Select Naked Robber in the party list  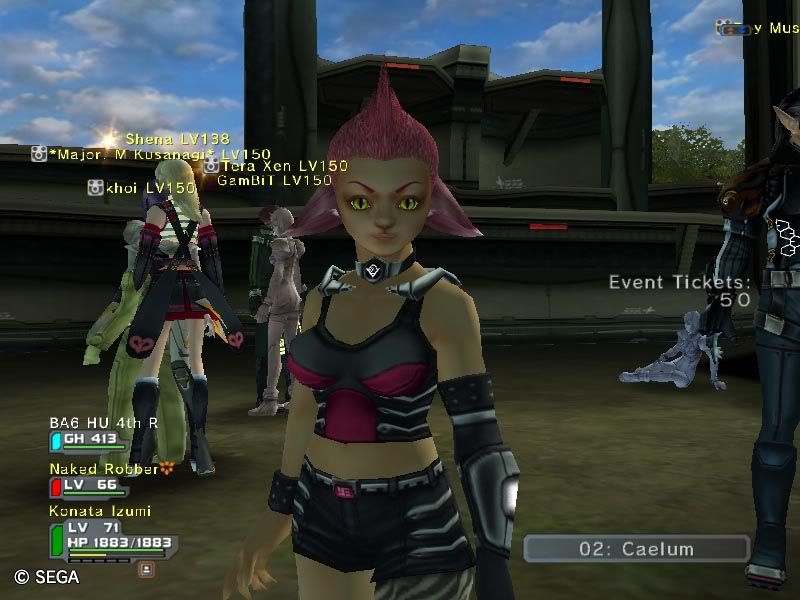click(x=104, y=469)
